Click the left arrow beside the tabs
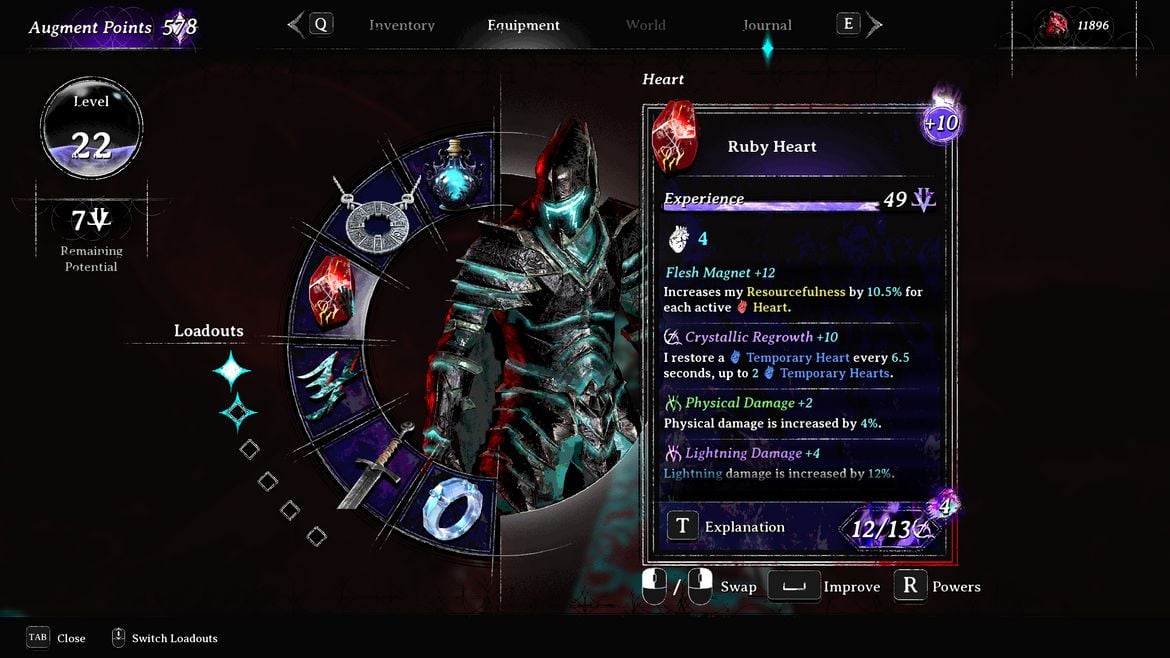The width and height of the screenshot is (1170, 658). (296, 25)
